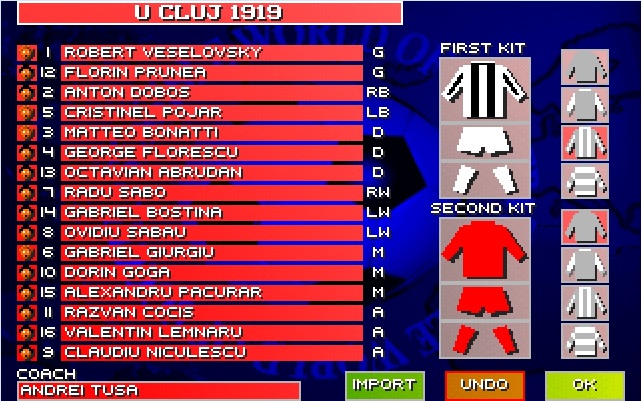Select Gabriel Bostina from the list
Image resolution: width=642 pixels, height=401 pixels.
click(211, 212)
